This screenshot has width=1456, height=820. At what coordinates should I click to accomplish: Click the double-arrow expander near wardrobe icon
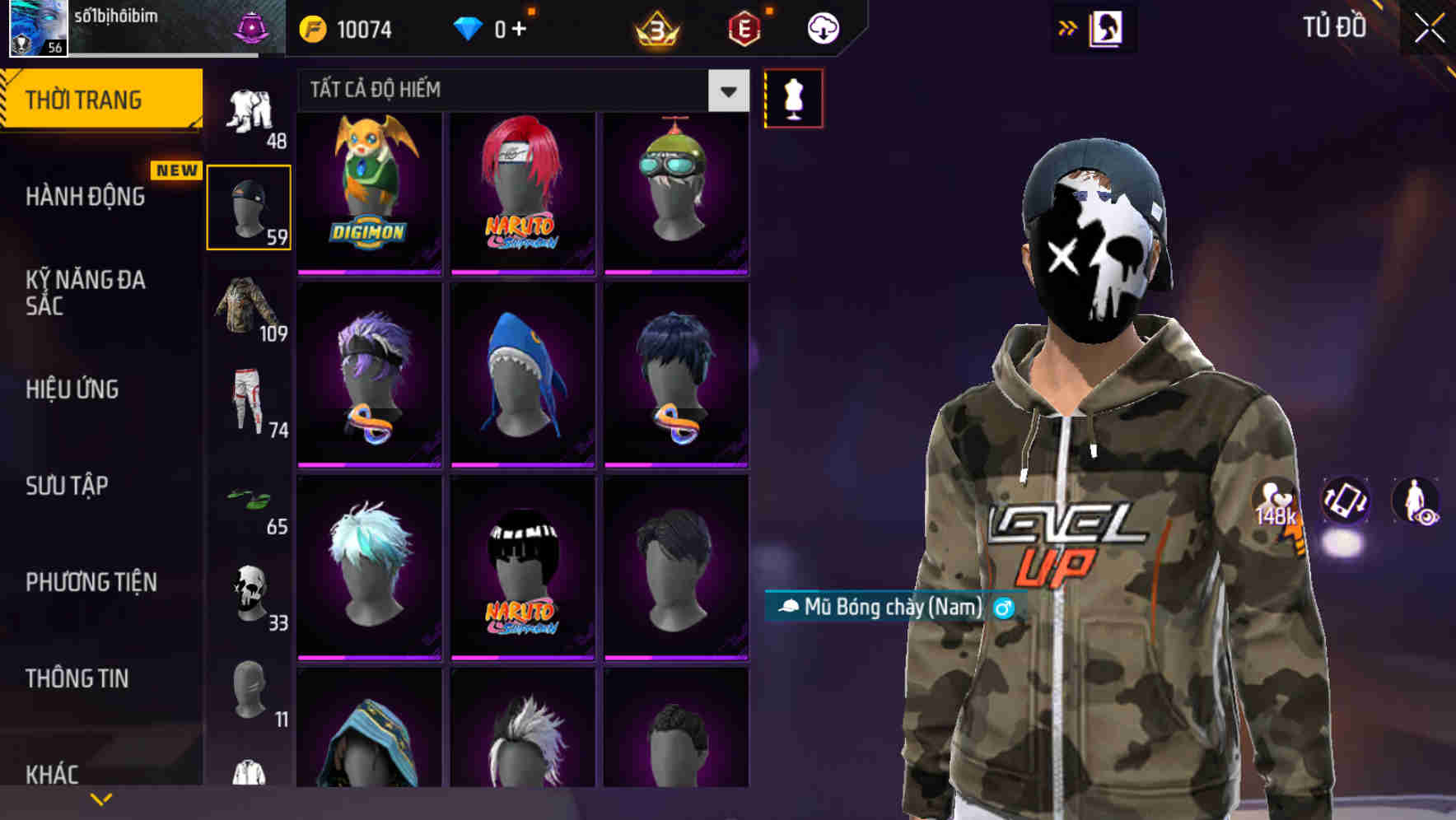[1068, 26]
